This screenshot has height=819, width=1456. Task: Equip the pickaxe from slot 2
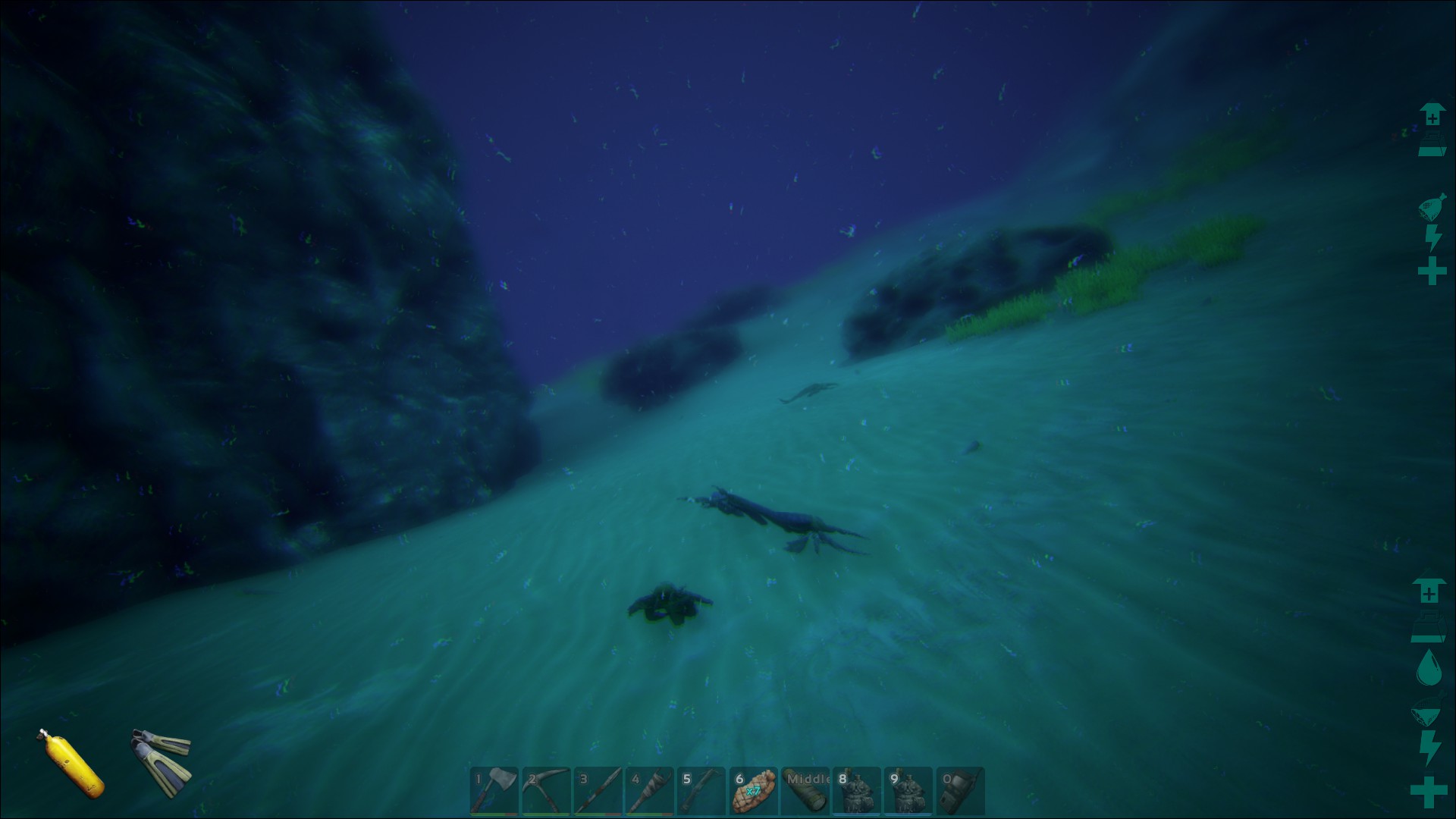(x=546, y=791)
